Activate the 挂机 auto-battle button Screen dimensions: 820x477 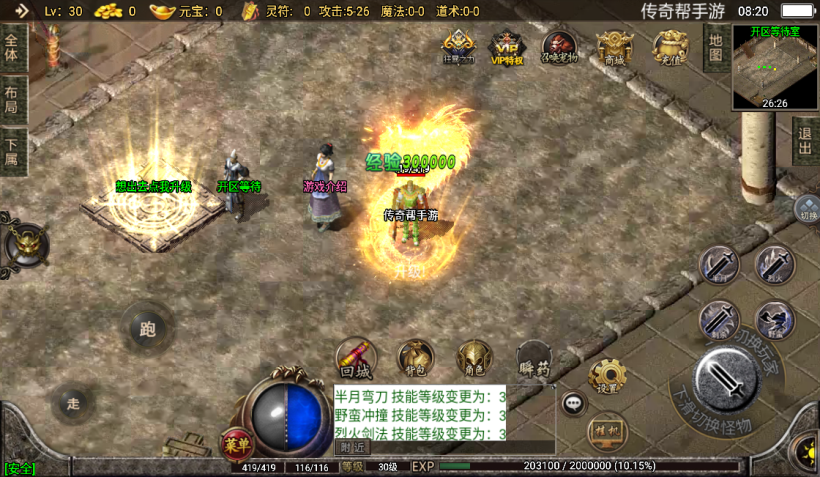[607, 433]
